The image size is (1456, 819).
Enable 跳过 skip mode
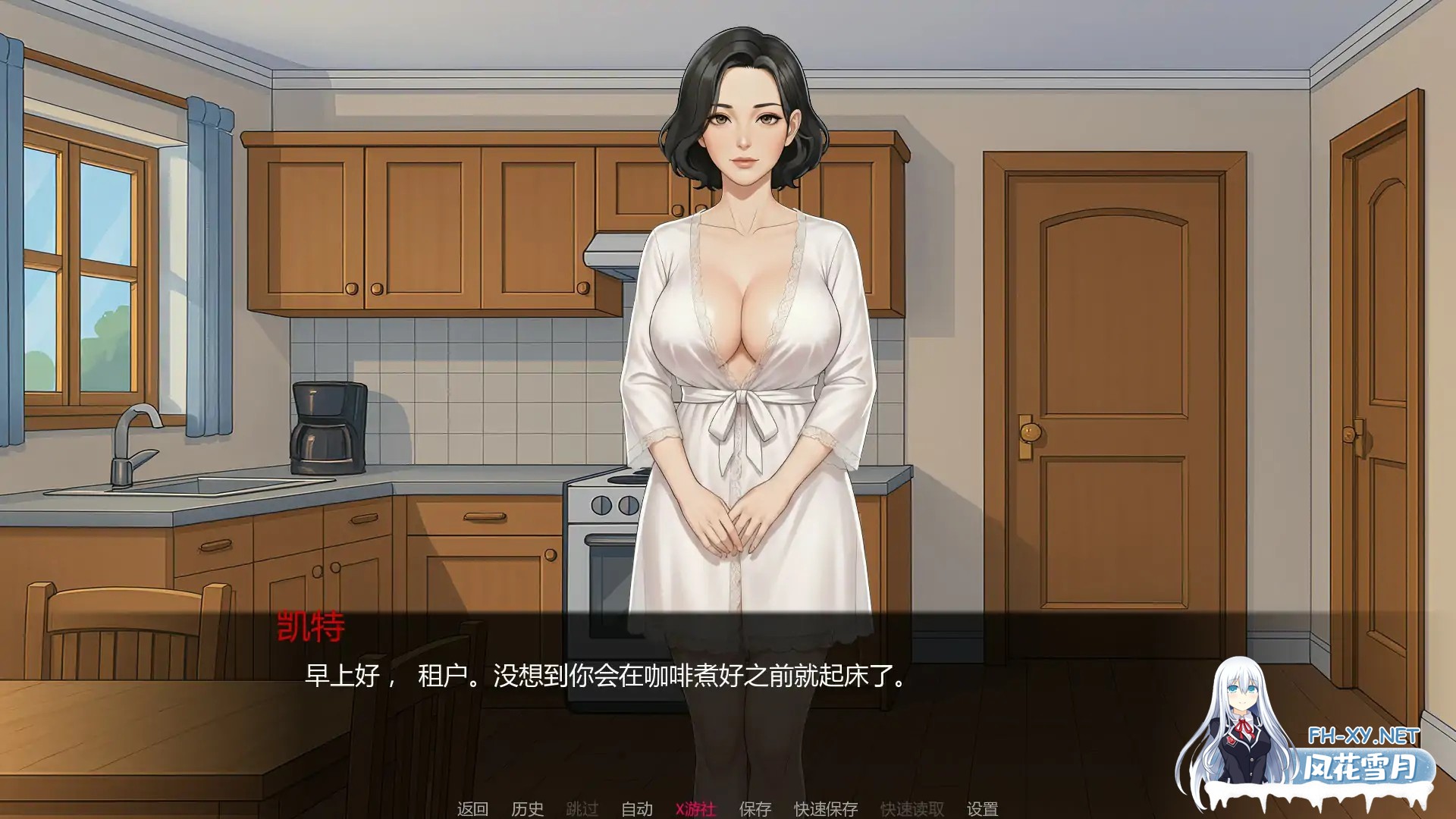583,809
